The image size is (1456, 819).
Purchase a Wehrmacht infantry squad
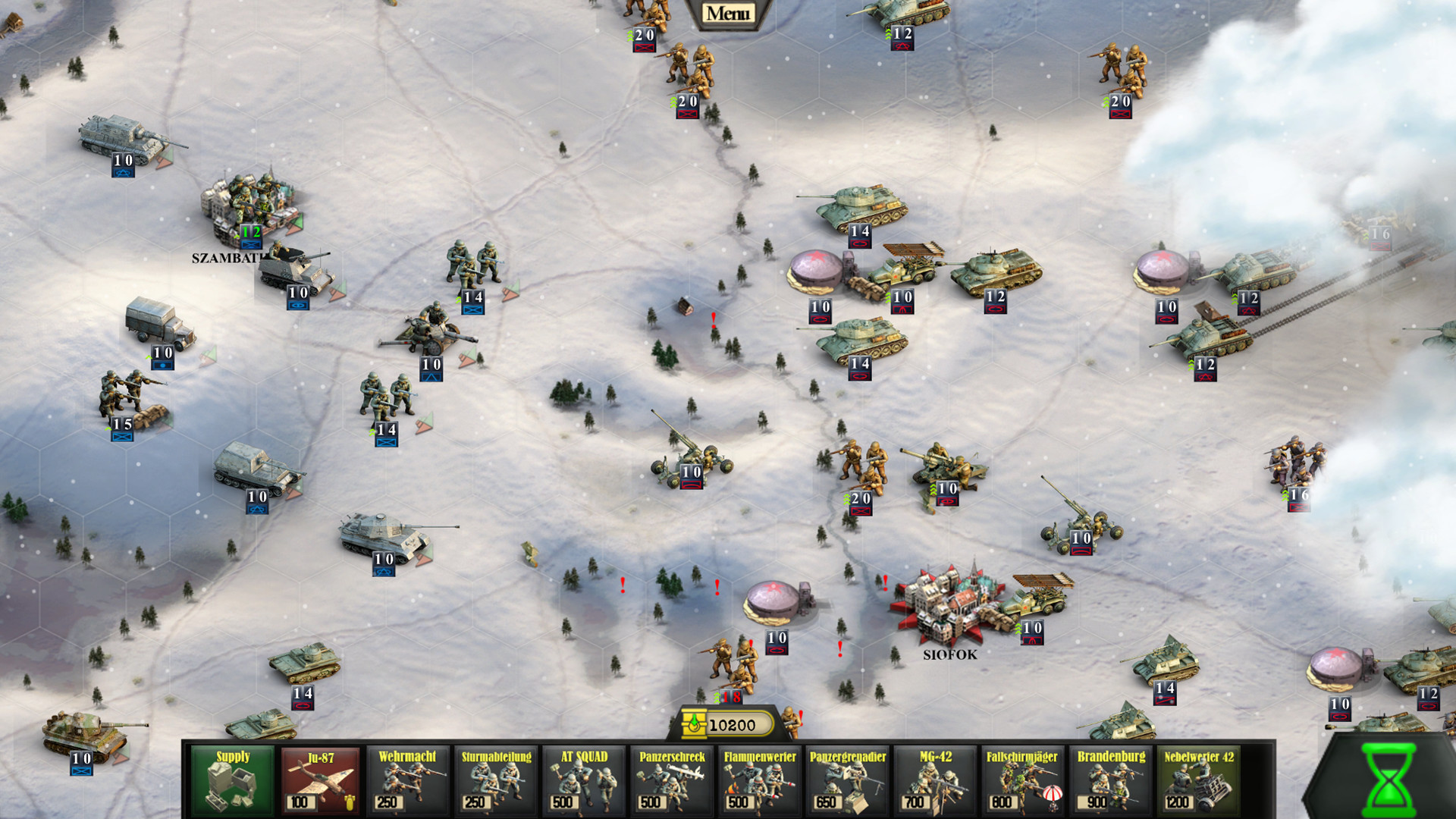pyautogui.click(x=407, y=778)
